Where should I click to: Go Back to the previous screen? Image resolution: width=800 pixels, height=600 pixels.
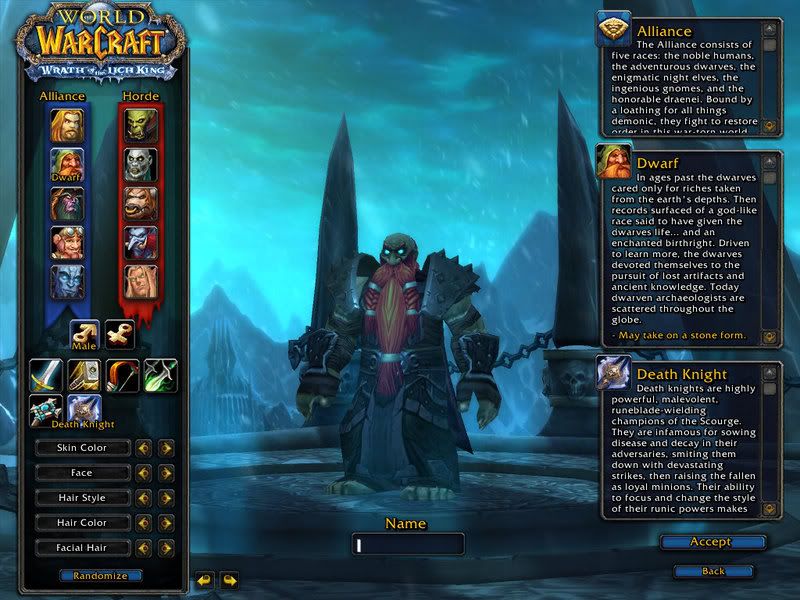(713, 571)
